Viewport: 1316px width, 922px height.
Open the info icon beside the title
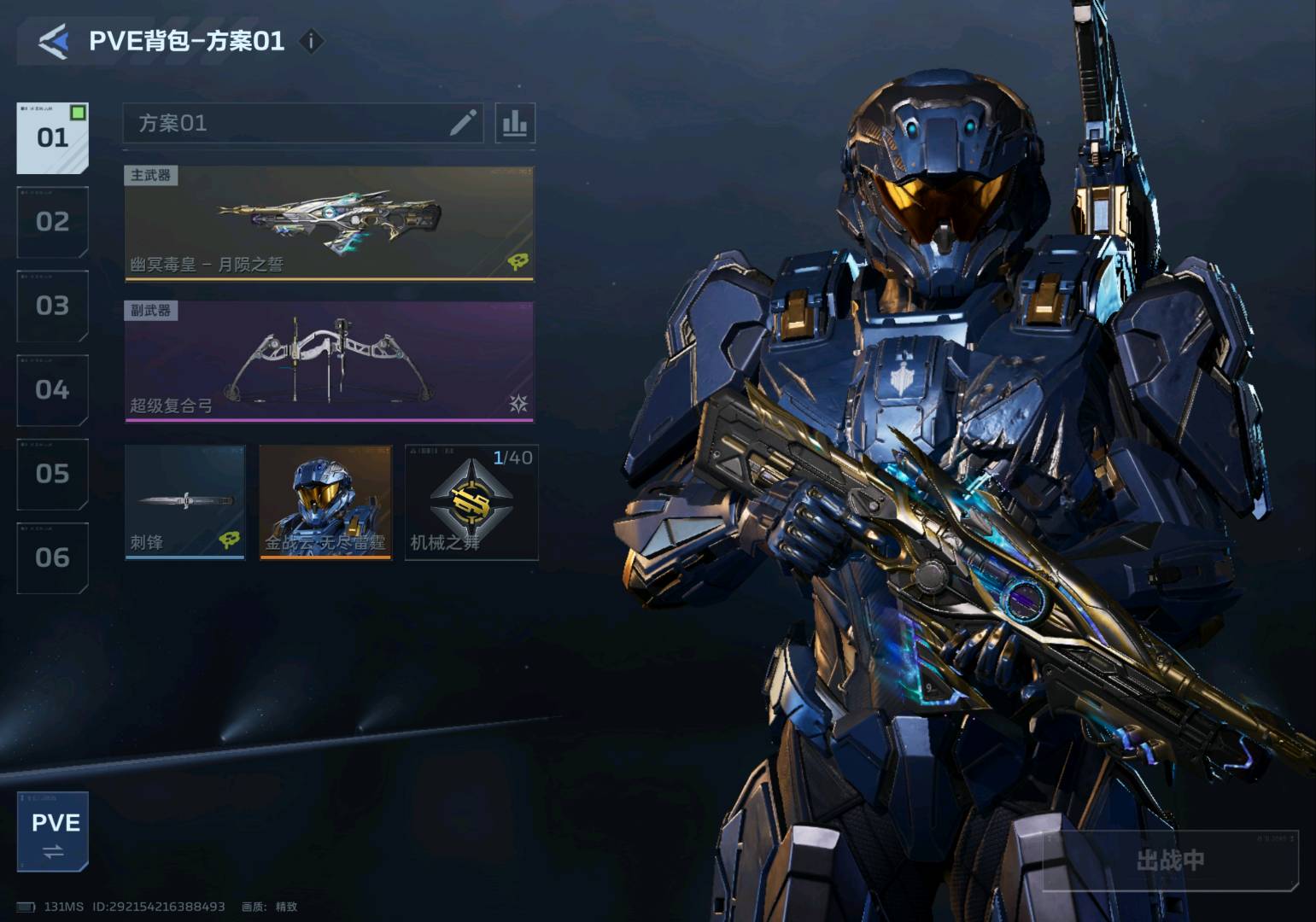point(312,41)
